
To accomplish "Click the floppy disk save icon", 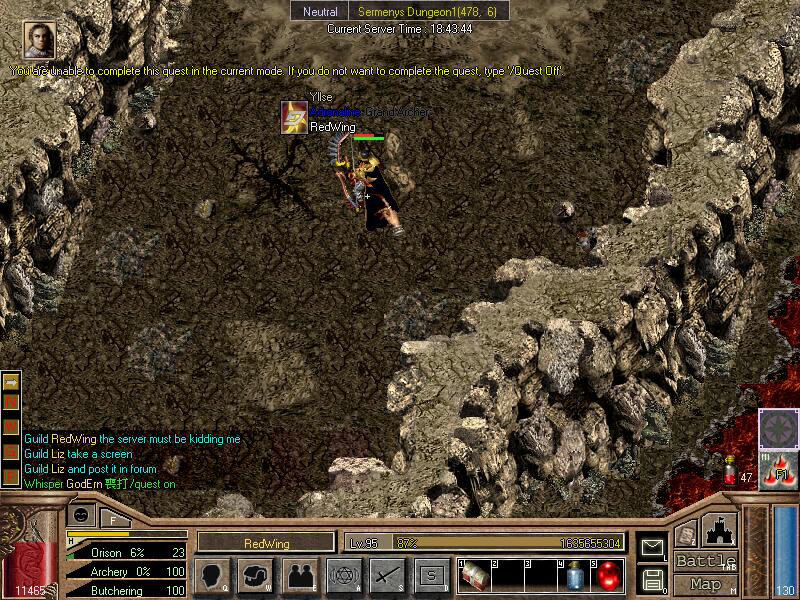I will tap(652, 579).
